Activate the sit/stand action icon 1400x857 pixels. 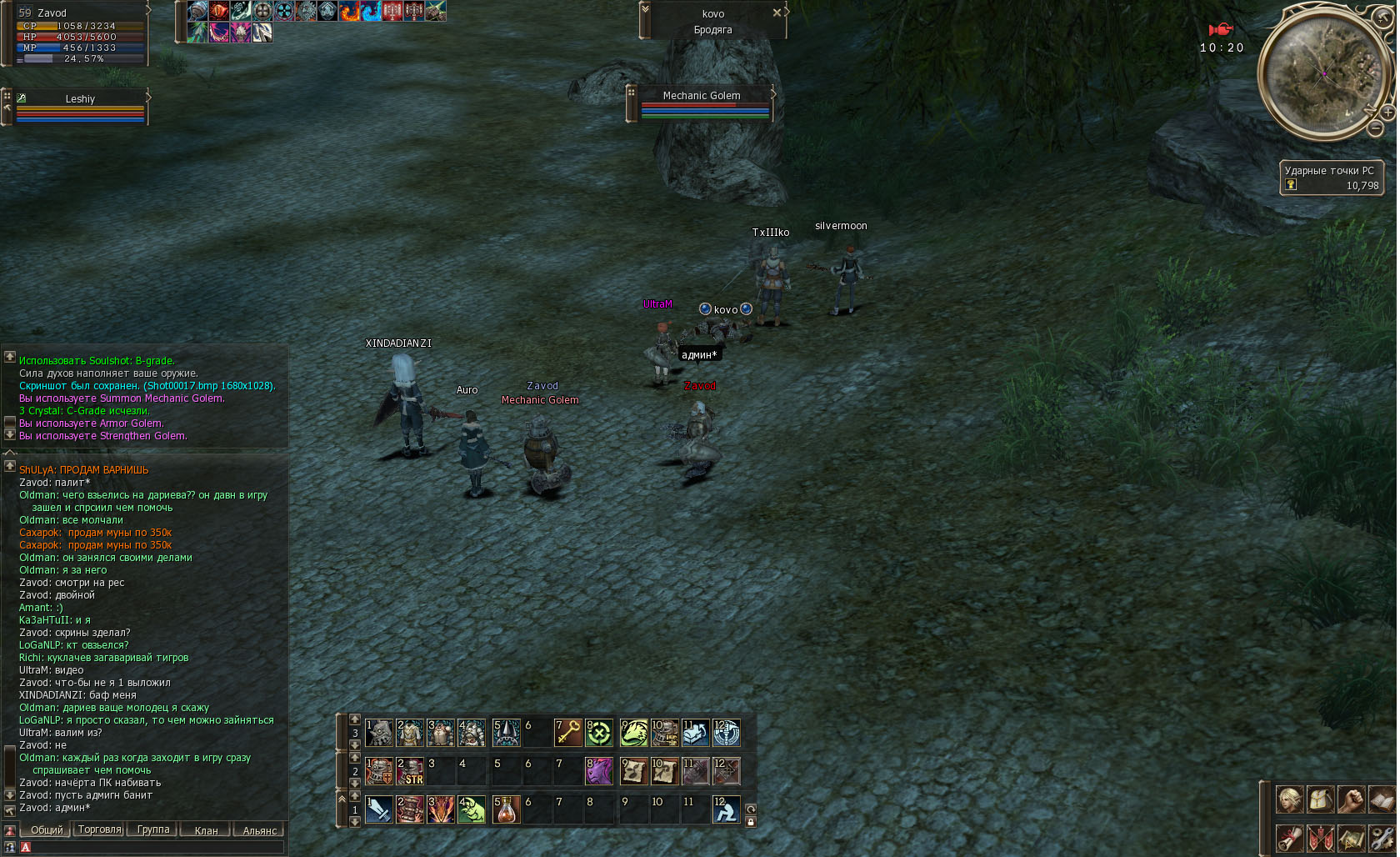point(726,809)
